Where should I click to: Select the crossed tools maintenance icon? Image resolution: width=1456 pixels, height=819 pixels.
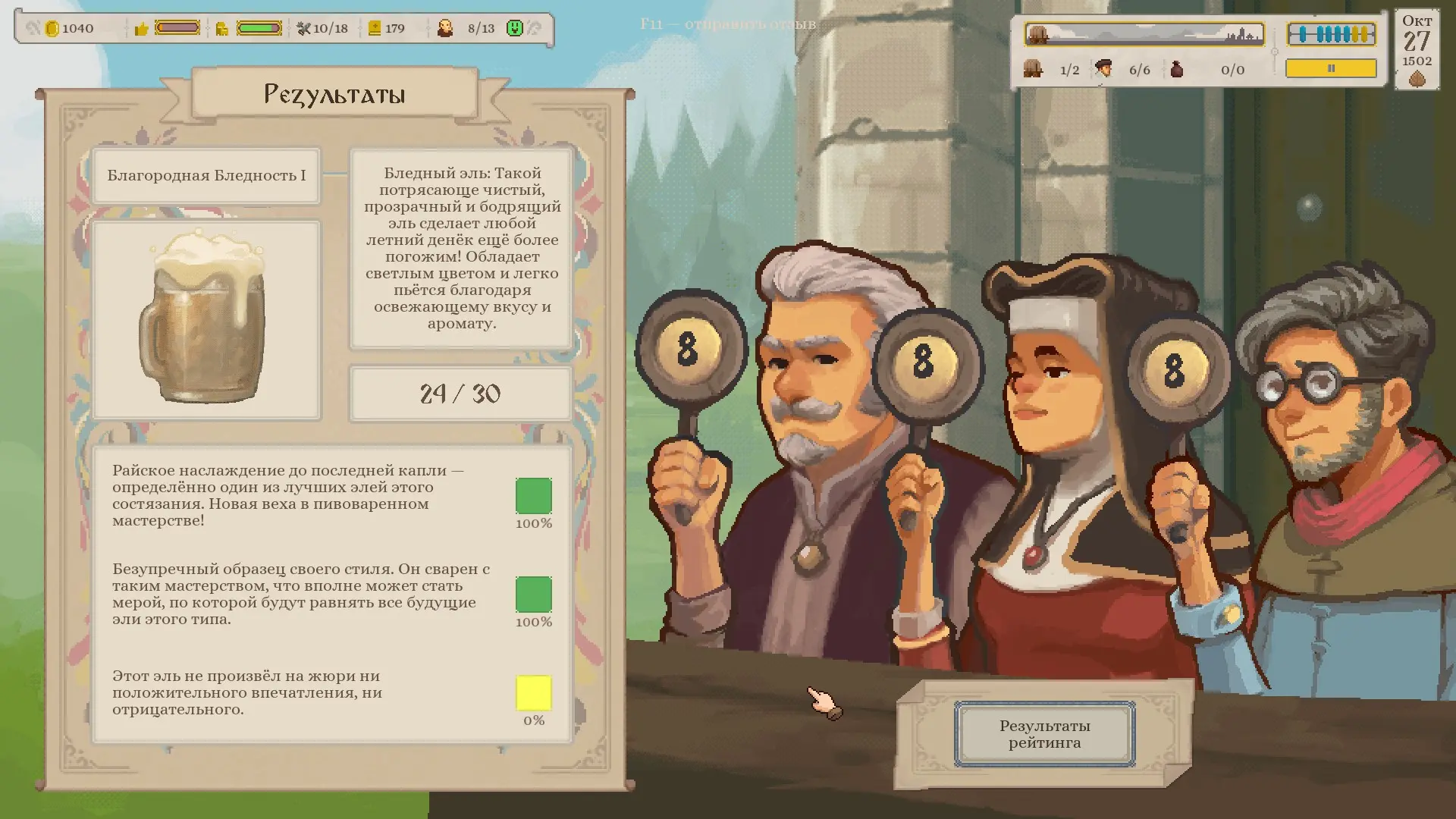[x=303, y=29]
